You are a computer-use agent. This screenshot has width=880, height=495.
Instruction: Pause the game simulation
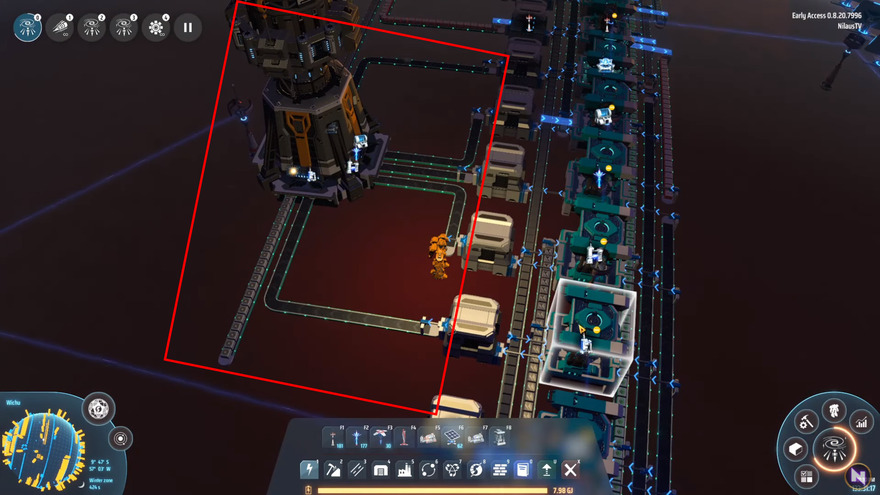187,28
